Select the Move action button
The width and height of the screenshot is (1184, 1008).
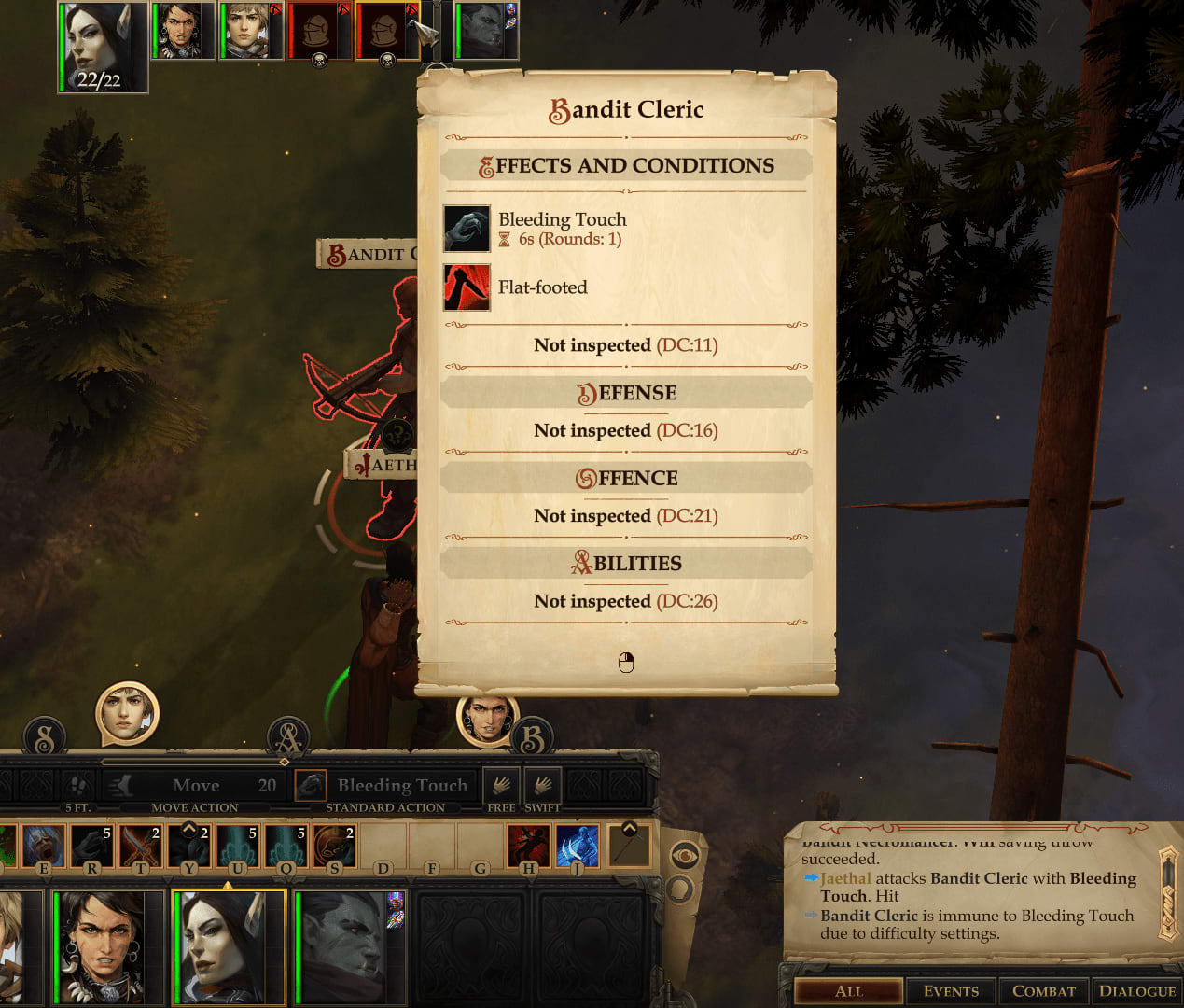(194, 786)
